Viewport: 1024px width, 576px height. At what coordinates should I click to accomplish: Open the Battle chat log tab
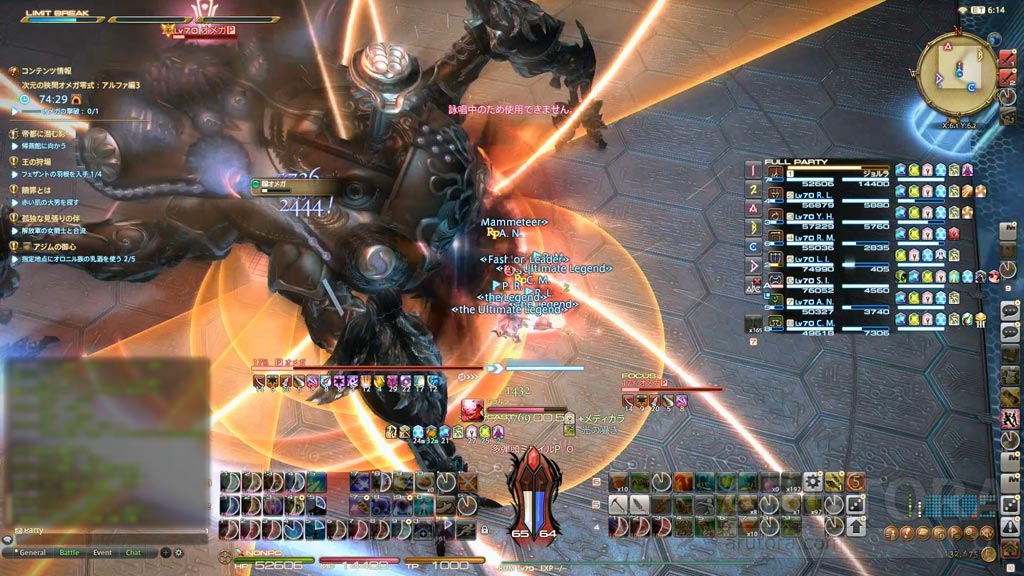[69, 552]
